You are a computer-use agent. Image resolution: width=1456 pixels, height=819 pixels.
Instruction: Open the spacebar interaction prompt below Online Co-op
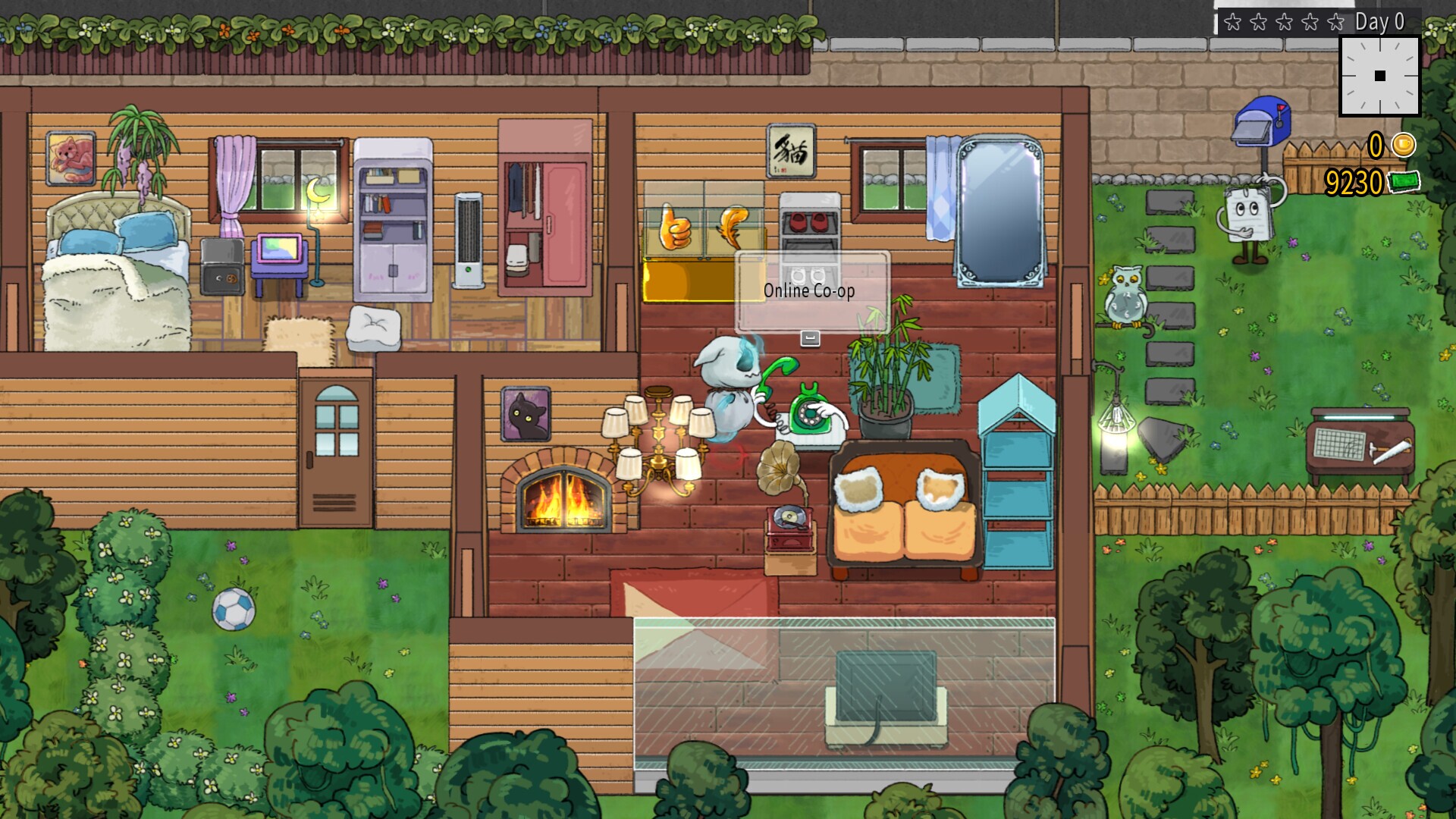coord(811,339)
